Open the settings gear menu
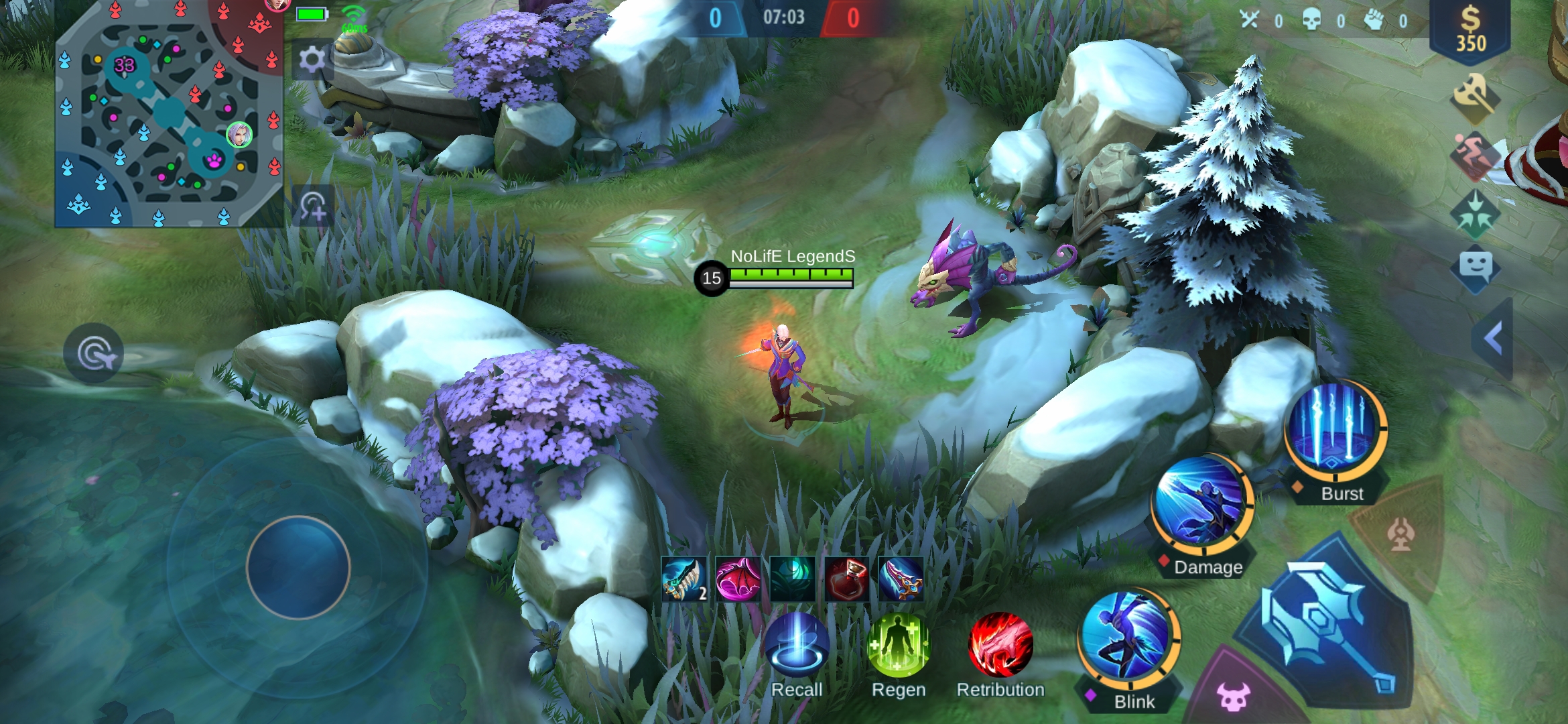1568x724 pixels. click(x=312, y=59)
